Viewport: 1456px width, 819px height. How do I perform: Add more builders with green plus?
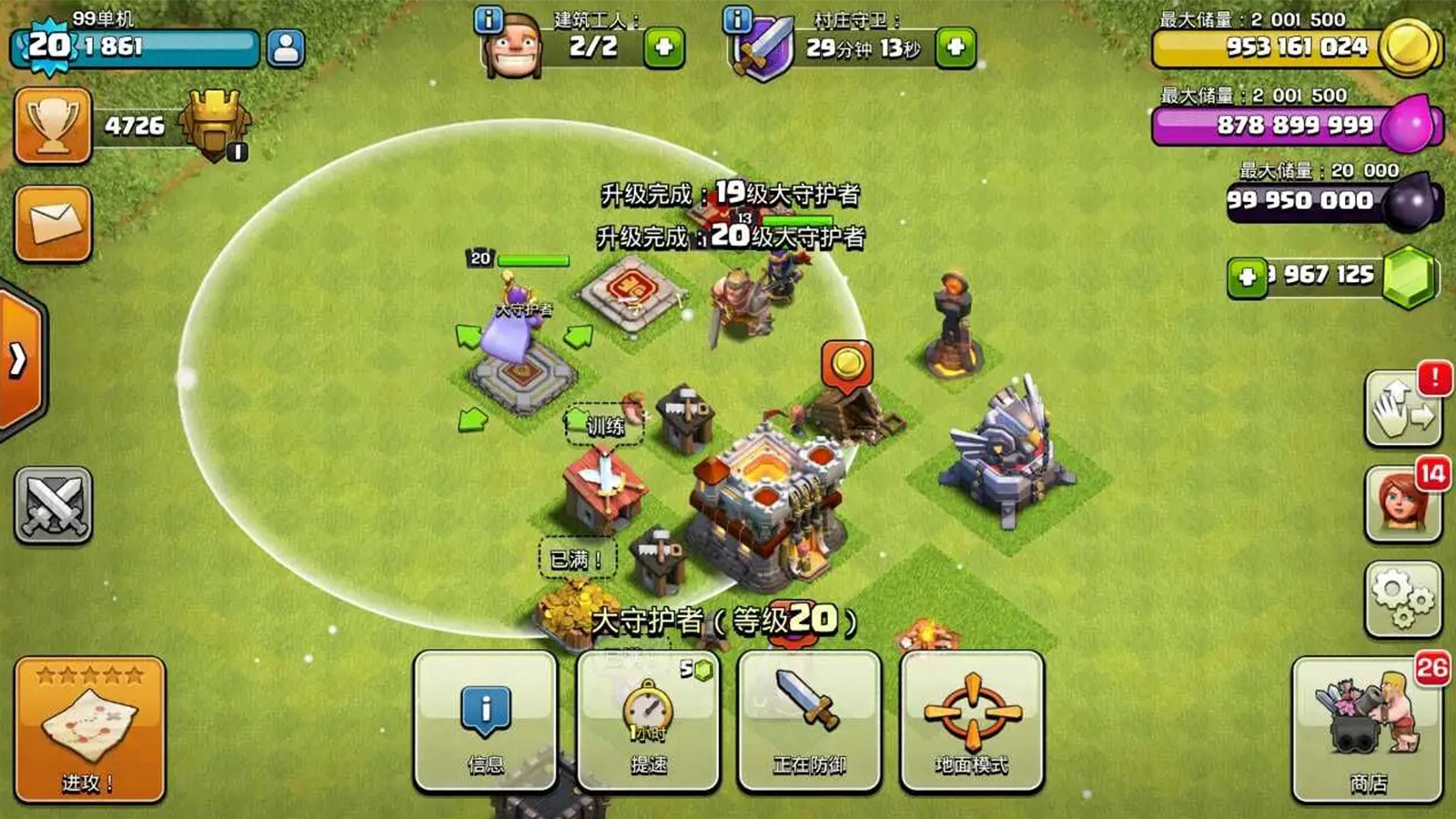[663, 47]
